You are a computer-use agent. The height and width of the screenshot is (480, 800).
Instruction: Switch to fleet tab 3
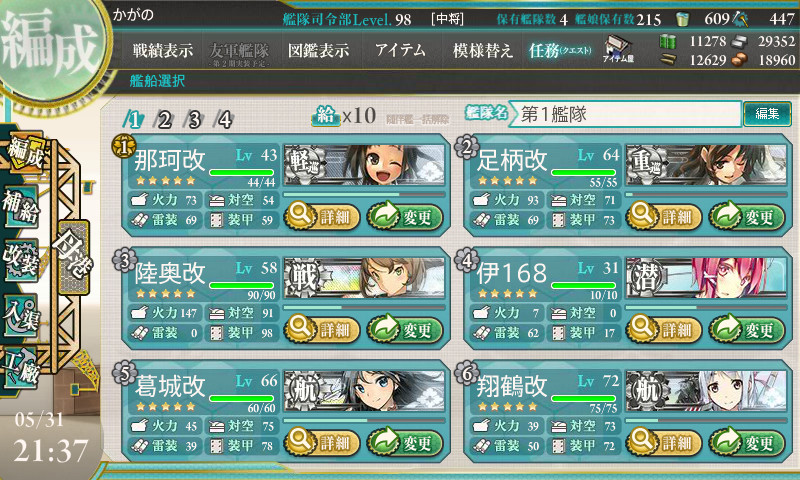[195, 120]
